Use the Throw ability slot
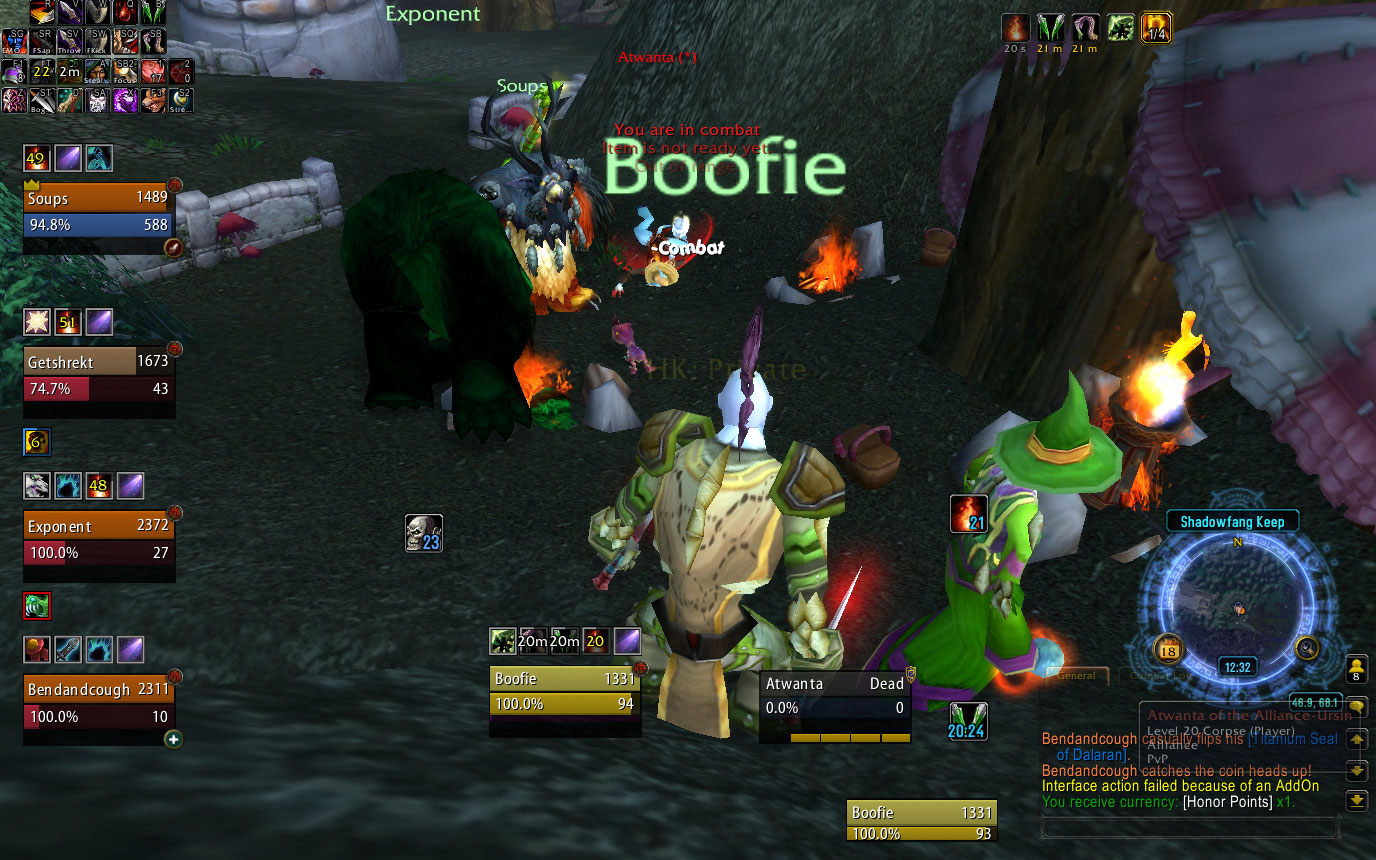Image resolution: width=1376 pixels, height=860 pixels. pyautogui.click(x=70, y=41)
